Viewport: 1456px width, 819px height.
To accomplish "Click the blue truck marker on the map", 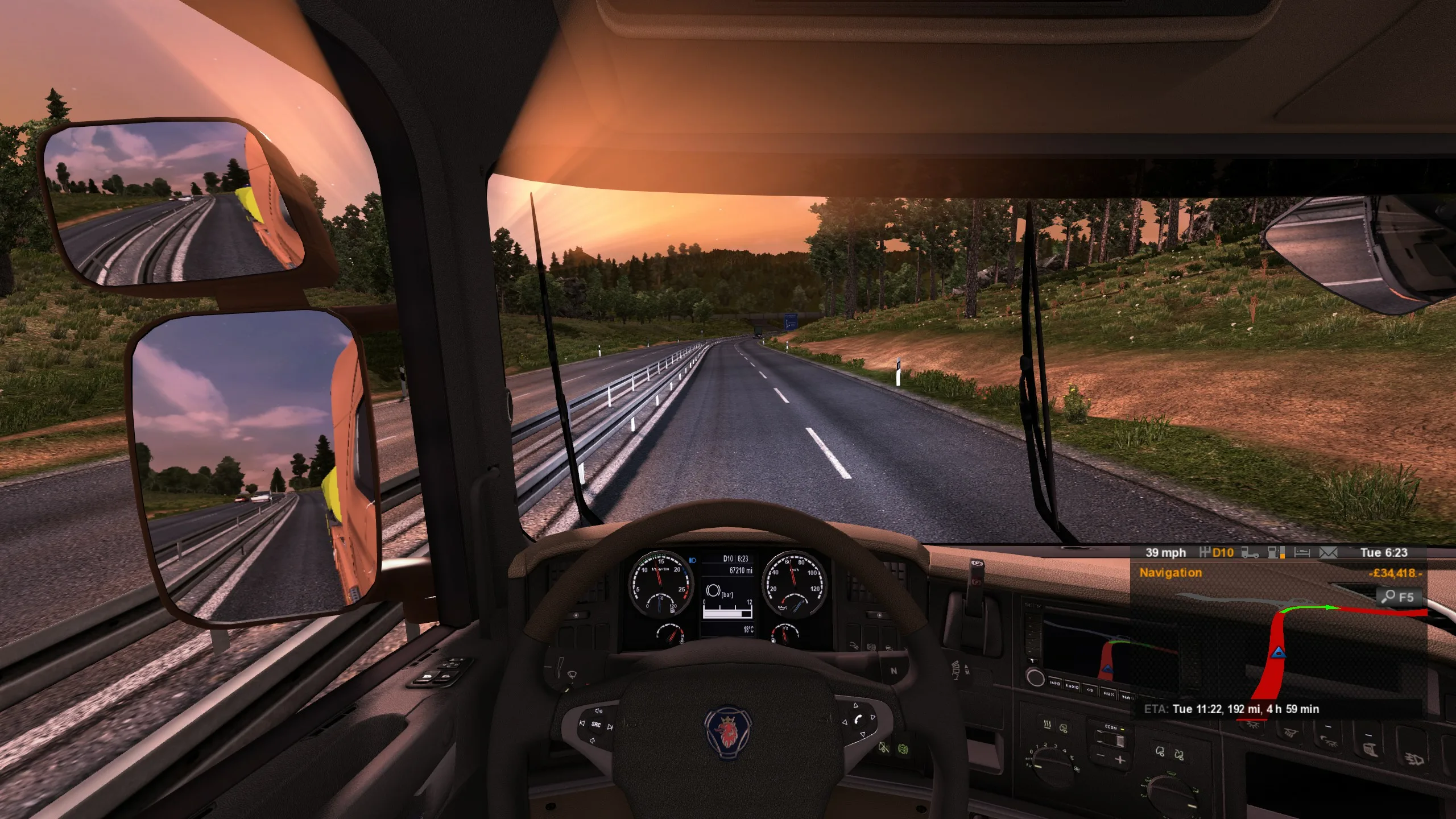I will 1279,652.
